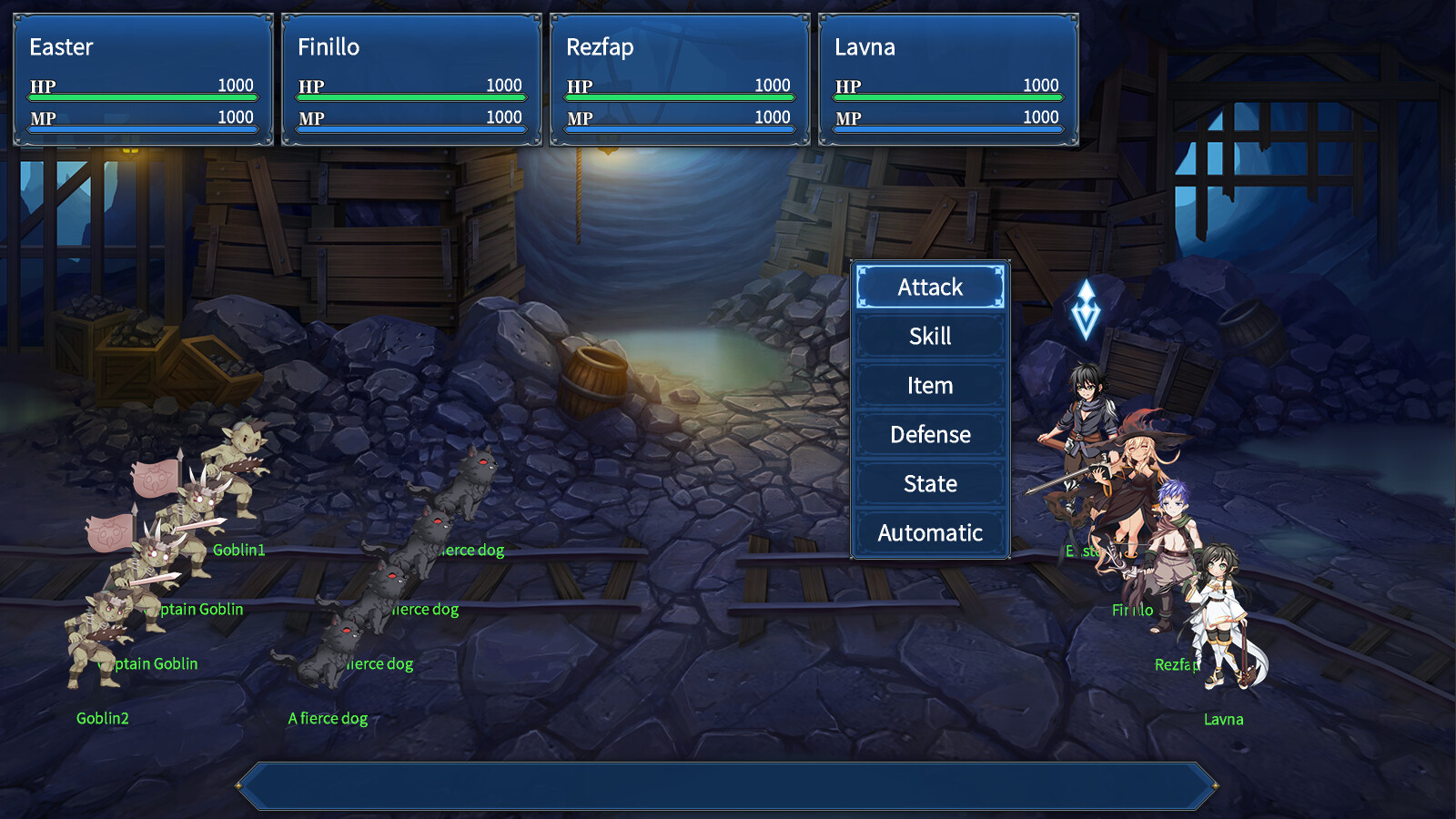Click the empty battle message box
1456x819 pixels.
pyautogui.click(x=728, y=783)
